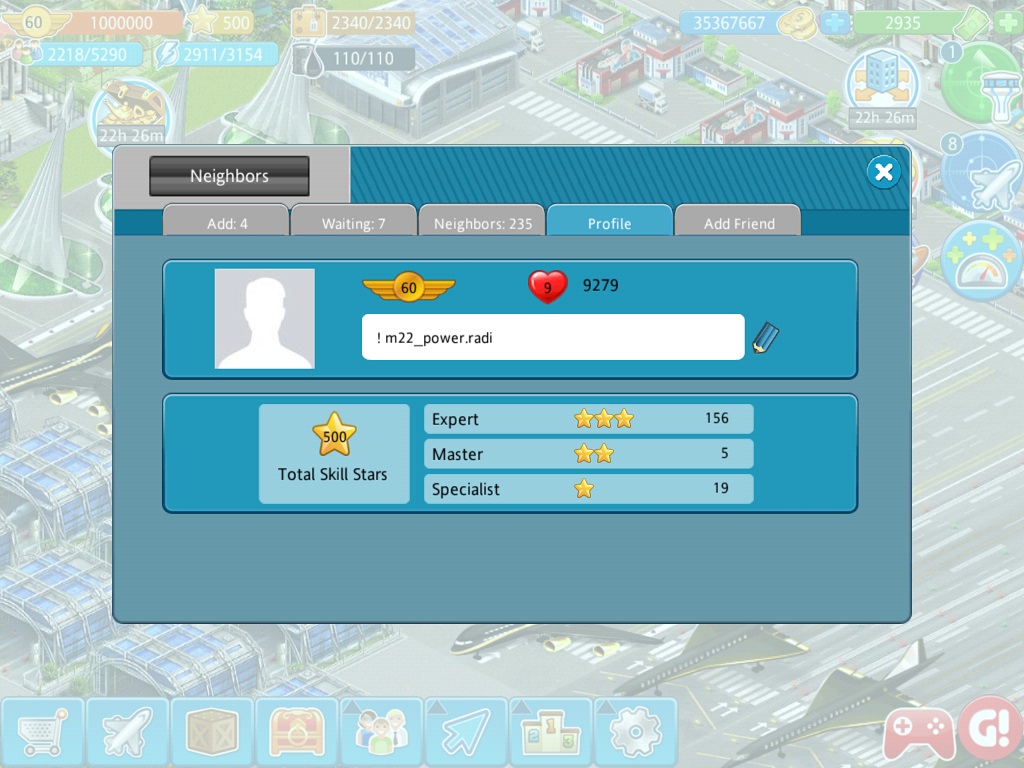Close the Neighbors window
Screen dimensions: 1024x768
coord(883,173)
